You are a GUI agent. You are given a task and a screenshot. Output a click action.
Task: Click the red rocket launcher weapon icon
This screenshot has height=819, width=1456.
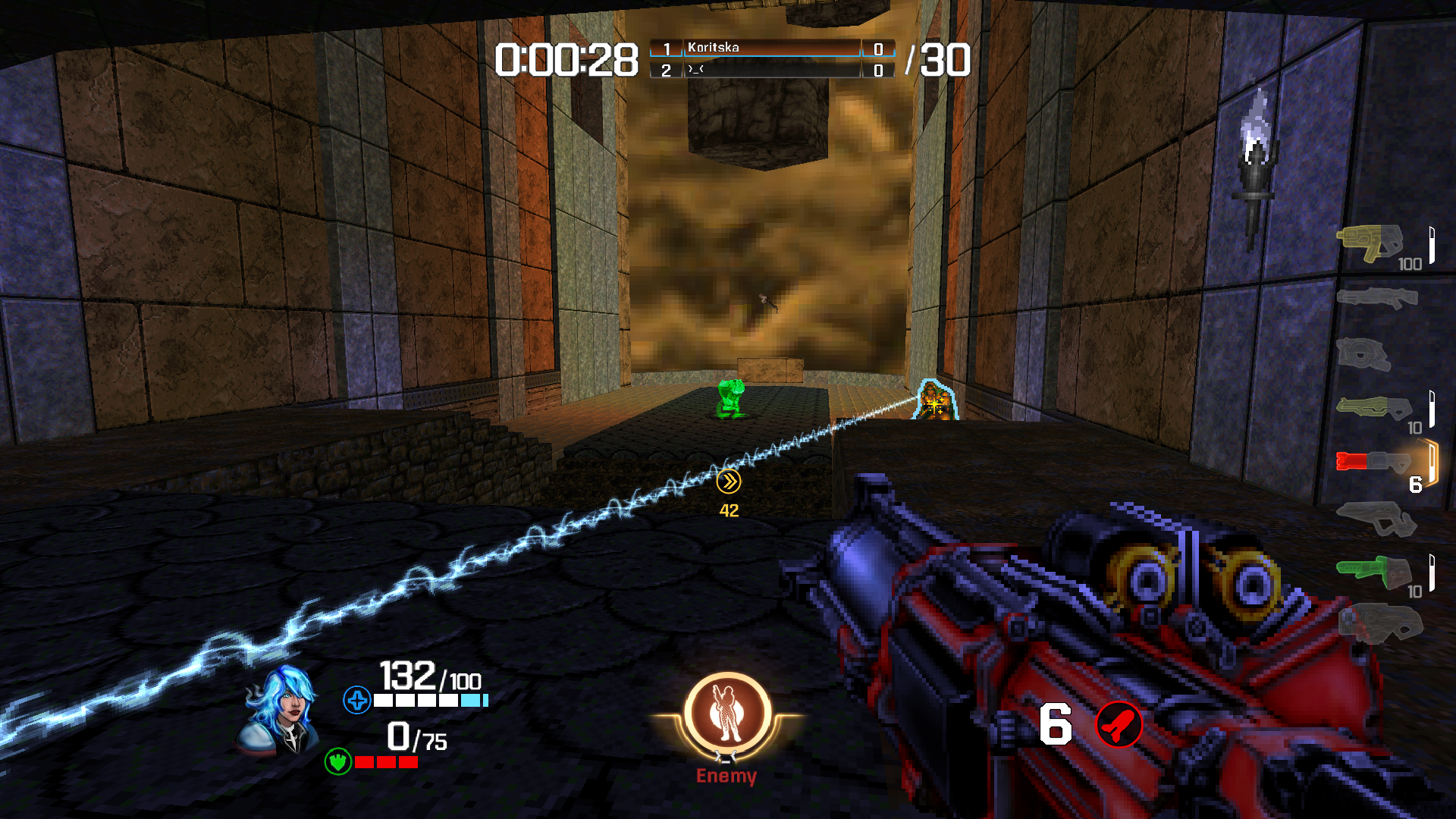(1373, 460)
